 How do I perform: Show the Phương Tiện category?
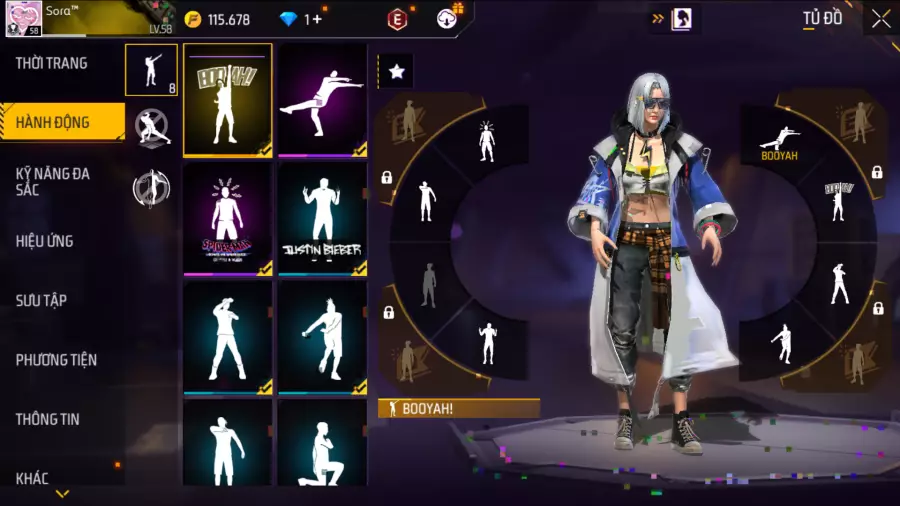pyautogui.click(x=56, y=360)
